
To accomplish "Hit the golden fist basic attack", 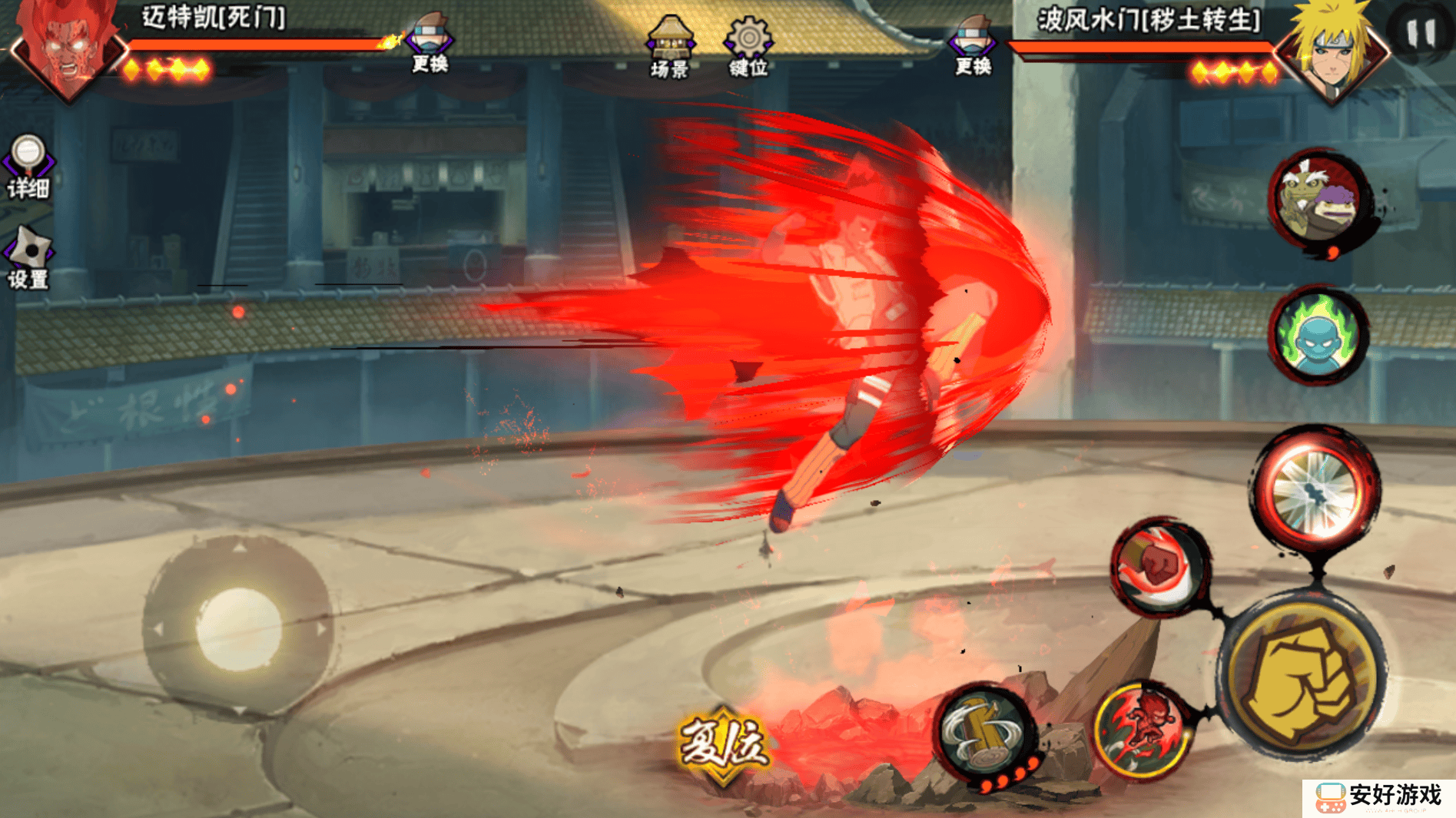I will click(1303, 677).
